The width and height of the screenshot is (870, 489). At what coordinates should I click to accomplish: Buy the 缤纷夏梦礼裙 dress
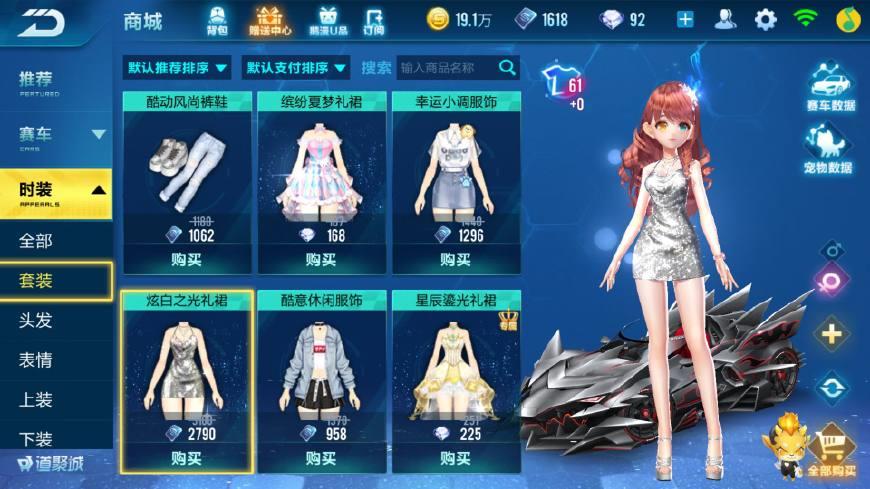pos(320,260)
